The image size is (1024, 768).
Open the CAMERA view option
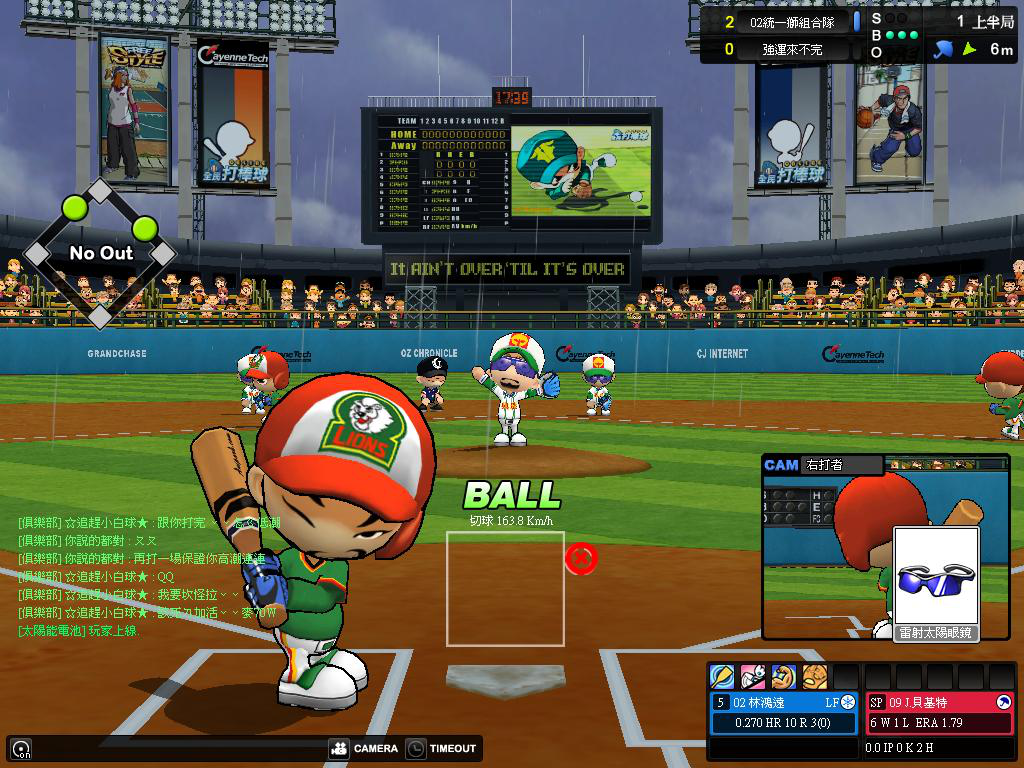363,748
